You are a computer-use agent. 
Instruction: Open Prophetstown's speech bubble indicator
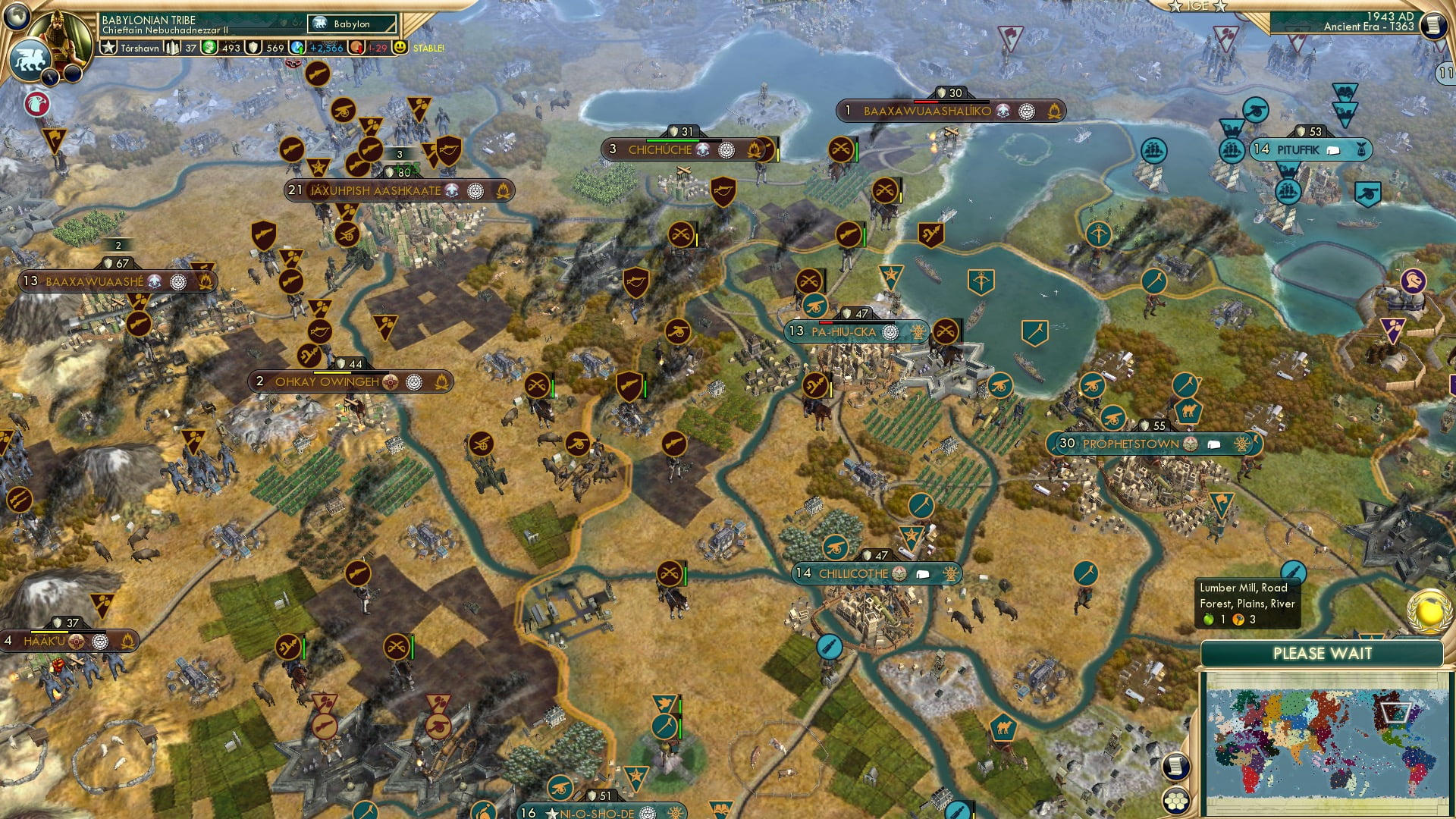[x=1215, y=444]
